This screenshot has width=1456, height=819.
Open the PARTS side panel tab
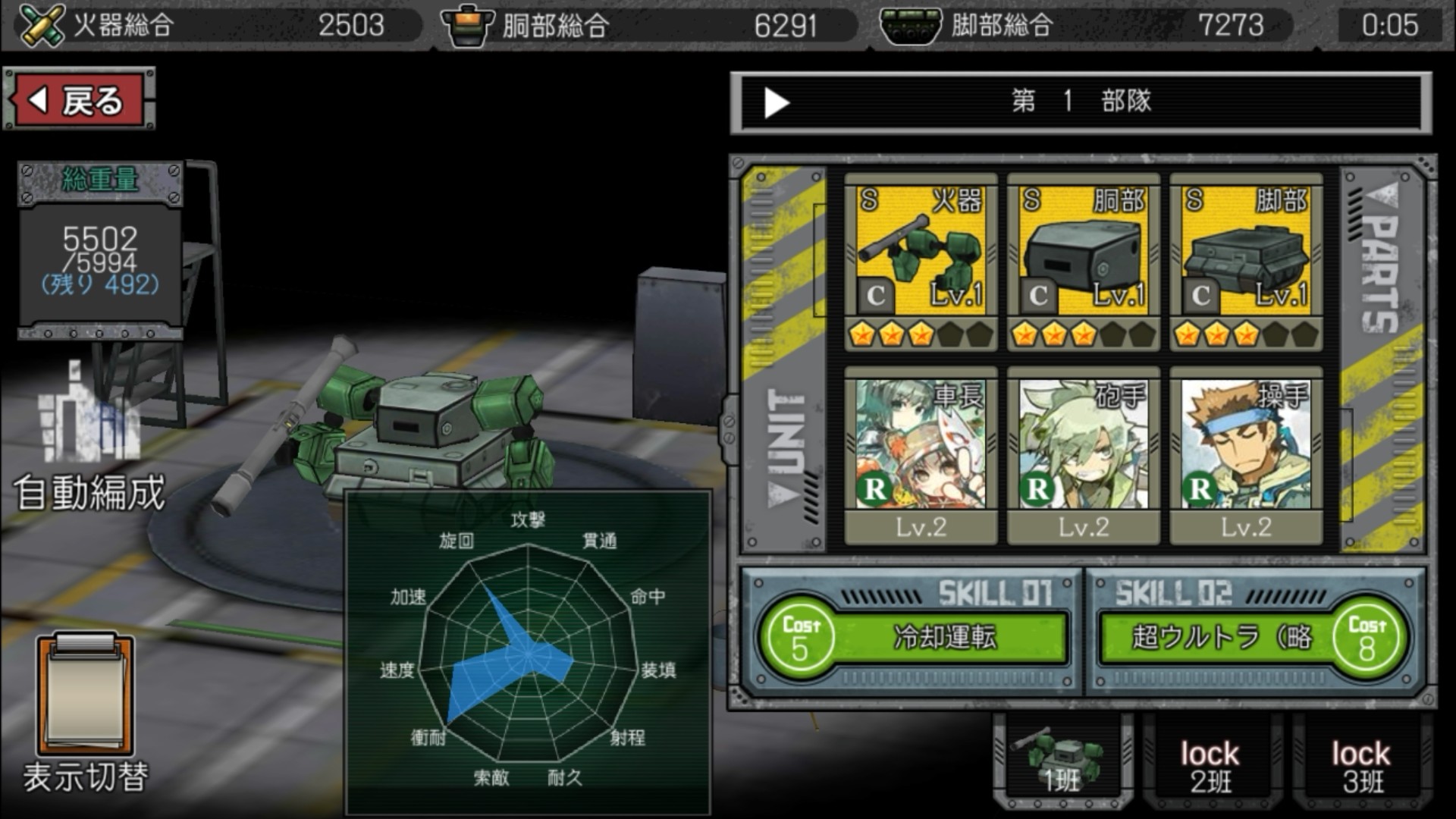click(x=1382, y=356)
